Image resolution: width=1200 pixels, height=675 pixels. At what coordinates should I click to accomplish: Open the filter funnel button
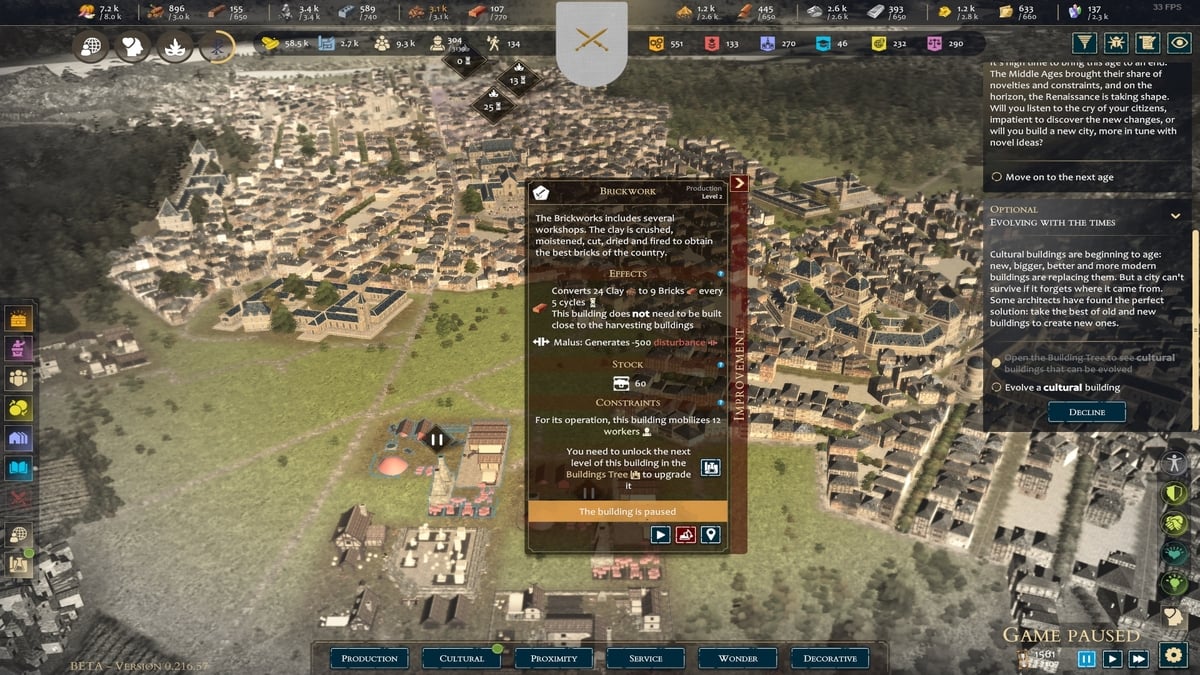point(1085,43)
